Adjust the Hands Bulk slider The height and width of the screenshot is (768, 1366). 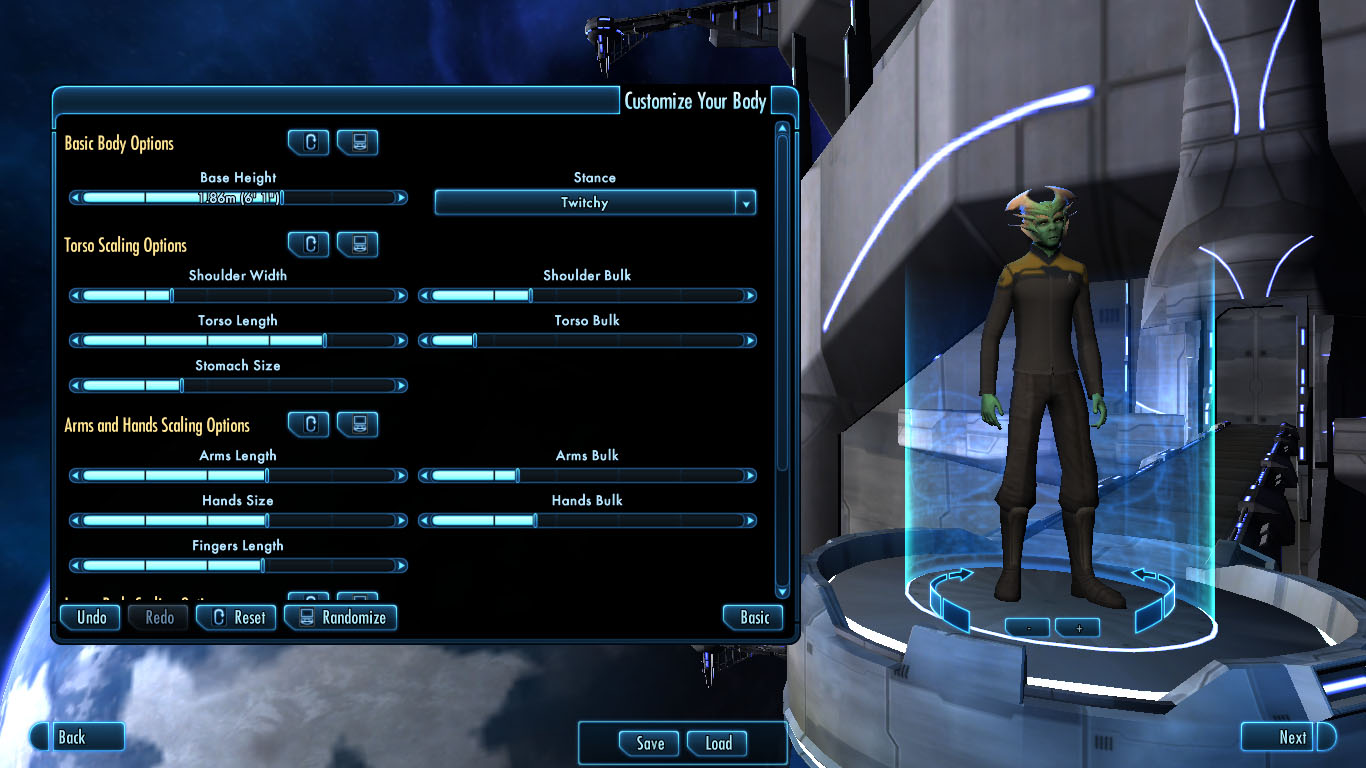(587, 521)
